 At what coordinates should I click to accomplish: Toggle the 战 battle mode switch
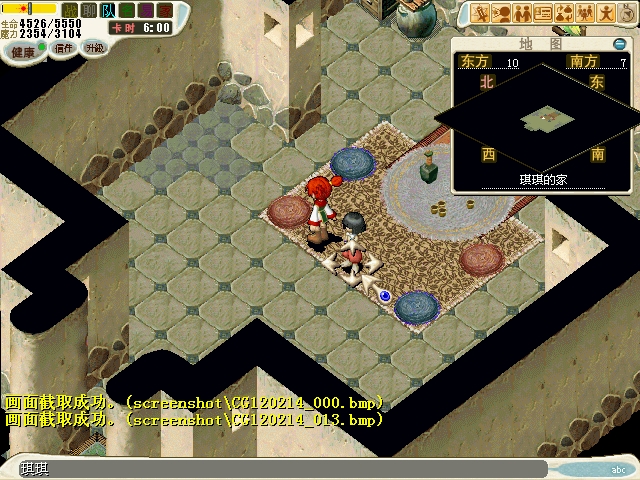[x=70, y=10]
